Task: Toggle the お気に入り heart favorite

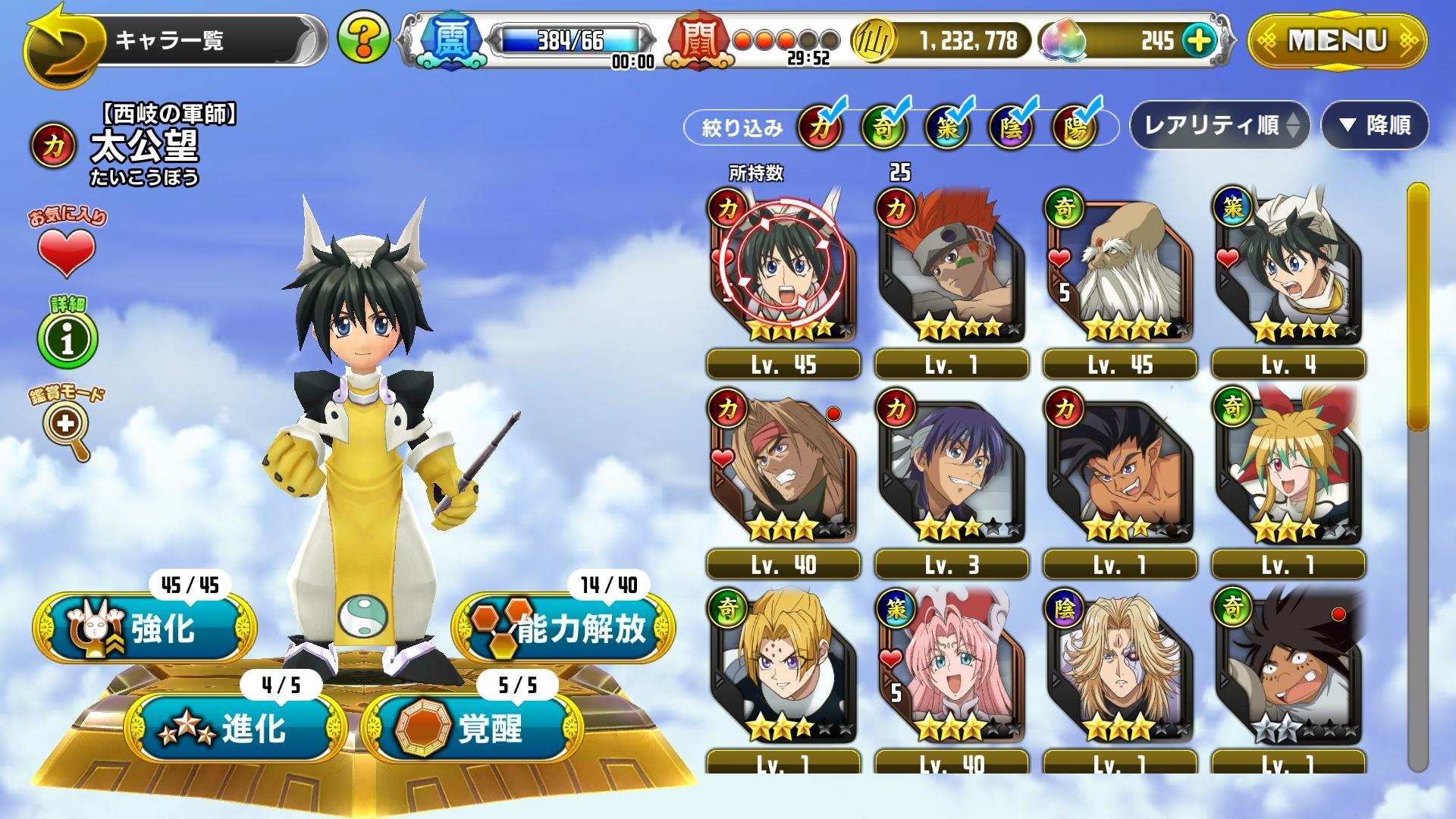Action: (x=67, y=251)
